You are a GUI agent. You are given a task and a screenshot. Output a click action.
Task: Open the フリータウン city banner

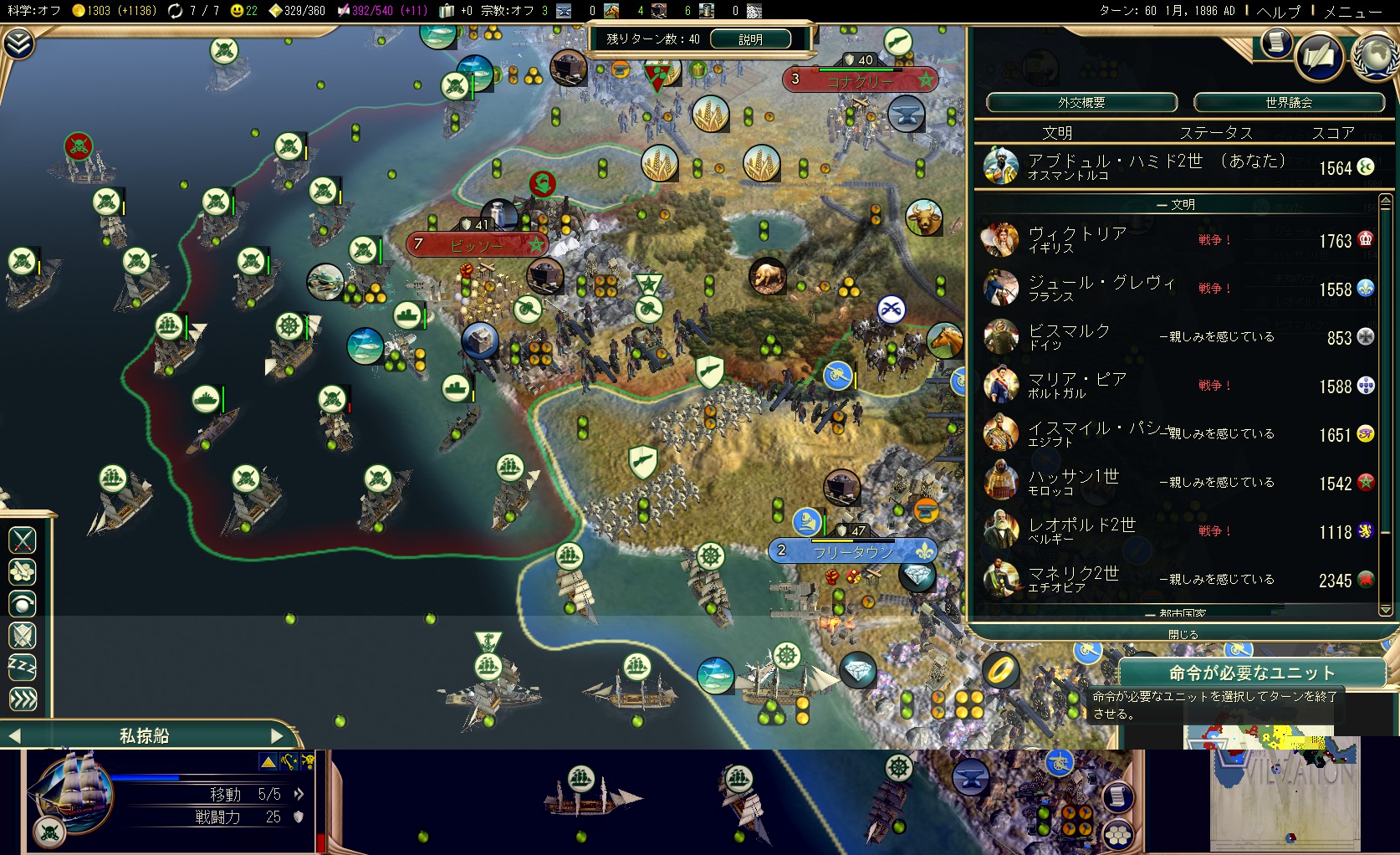point(852,551)
